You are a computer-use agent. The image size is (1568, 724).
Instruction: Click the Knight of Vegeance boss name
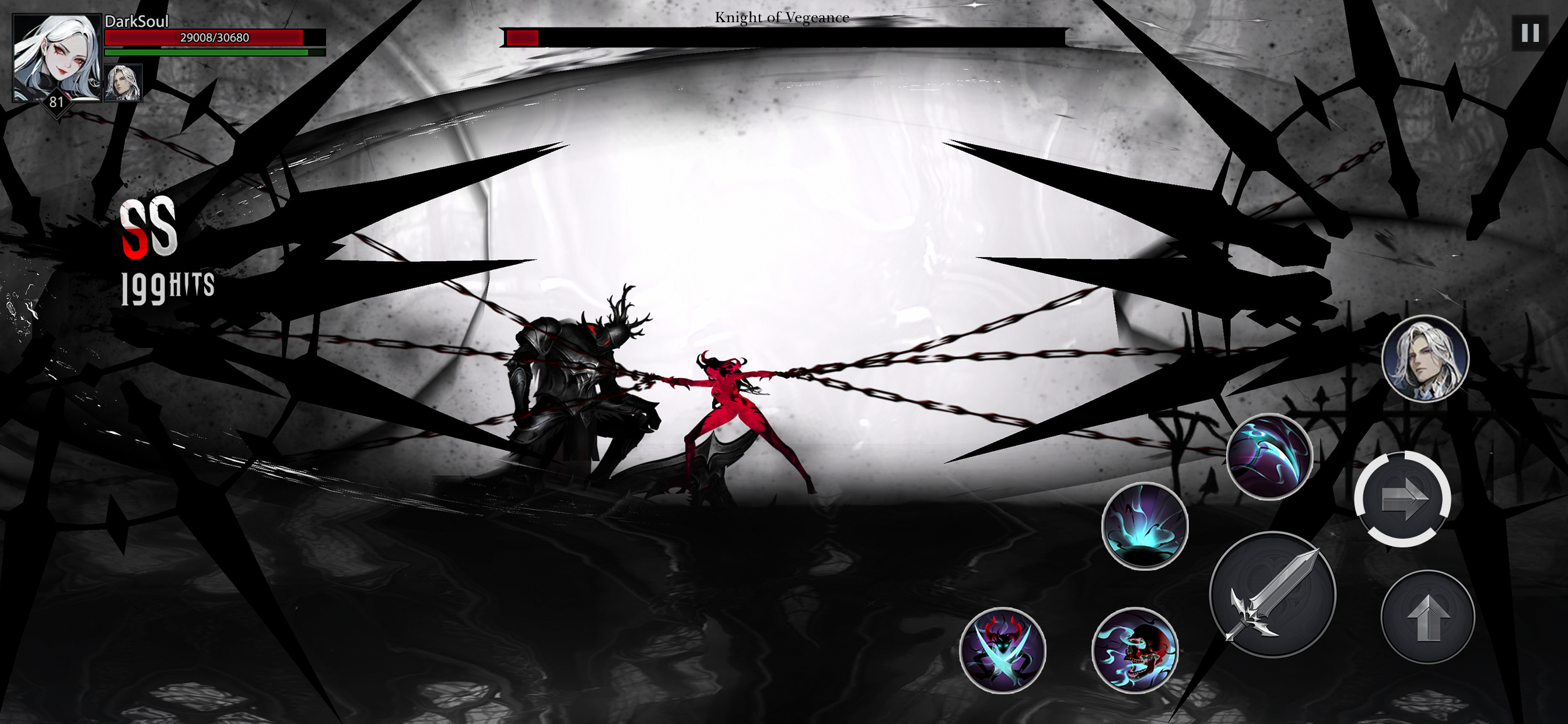(782, 18)
